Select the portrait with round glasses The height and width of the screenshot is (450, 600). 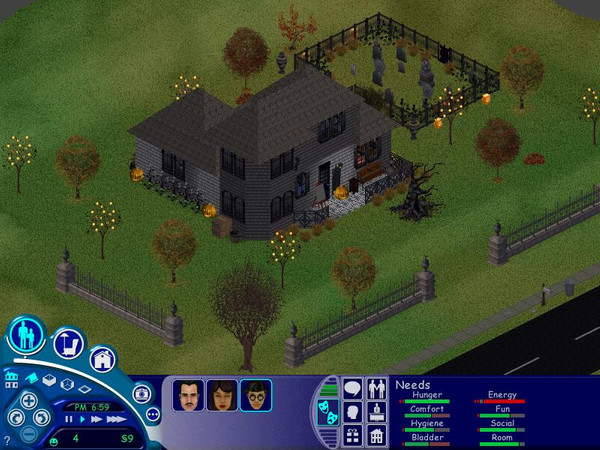(255, 396)
